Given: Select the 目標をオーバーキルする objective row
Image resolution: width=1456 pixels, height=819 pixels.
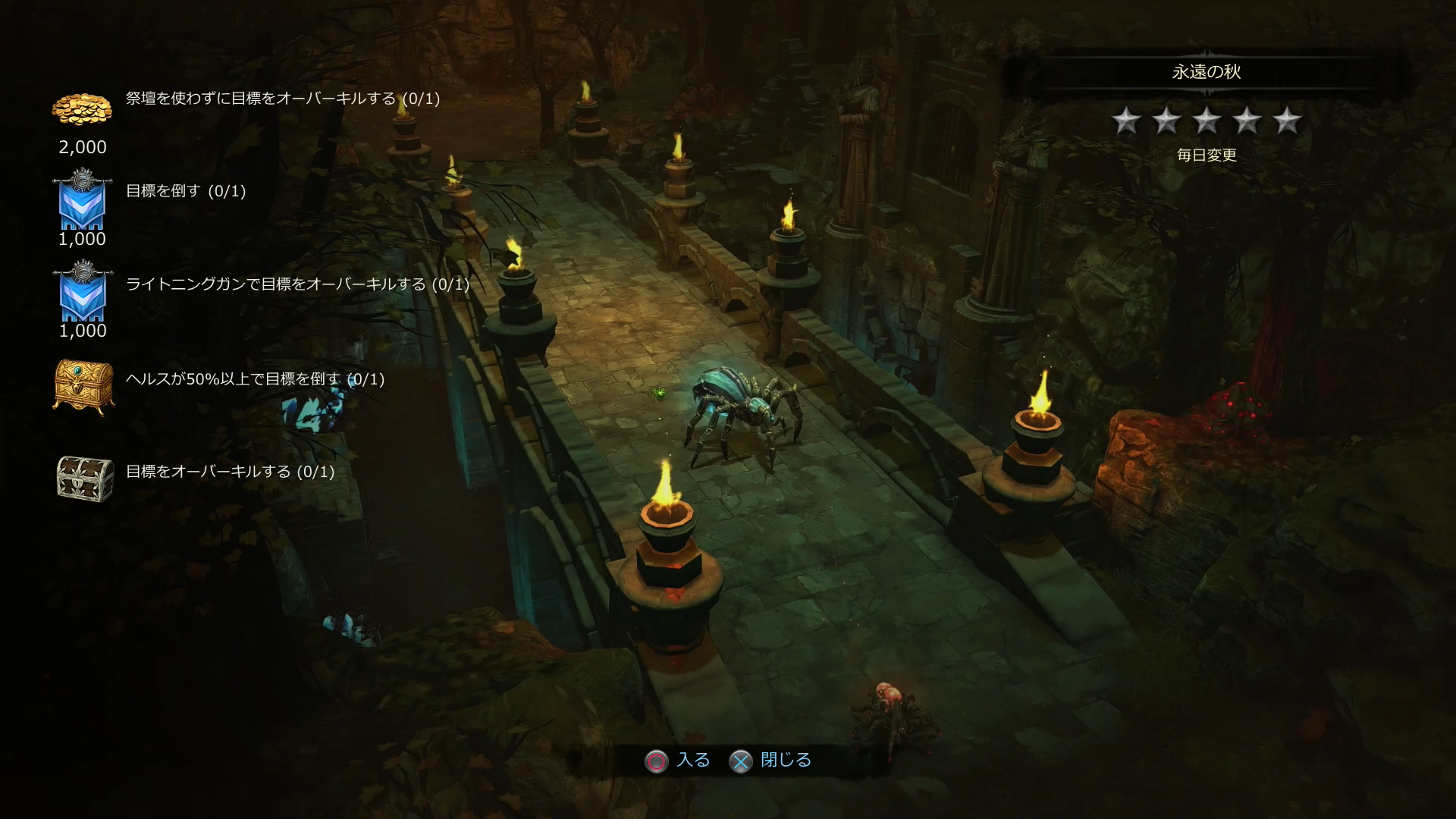Looking at the screenshot, I should (x=230, y=472).
